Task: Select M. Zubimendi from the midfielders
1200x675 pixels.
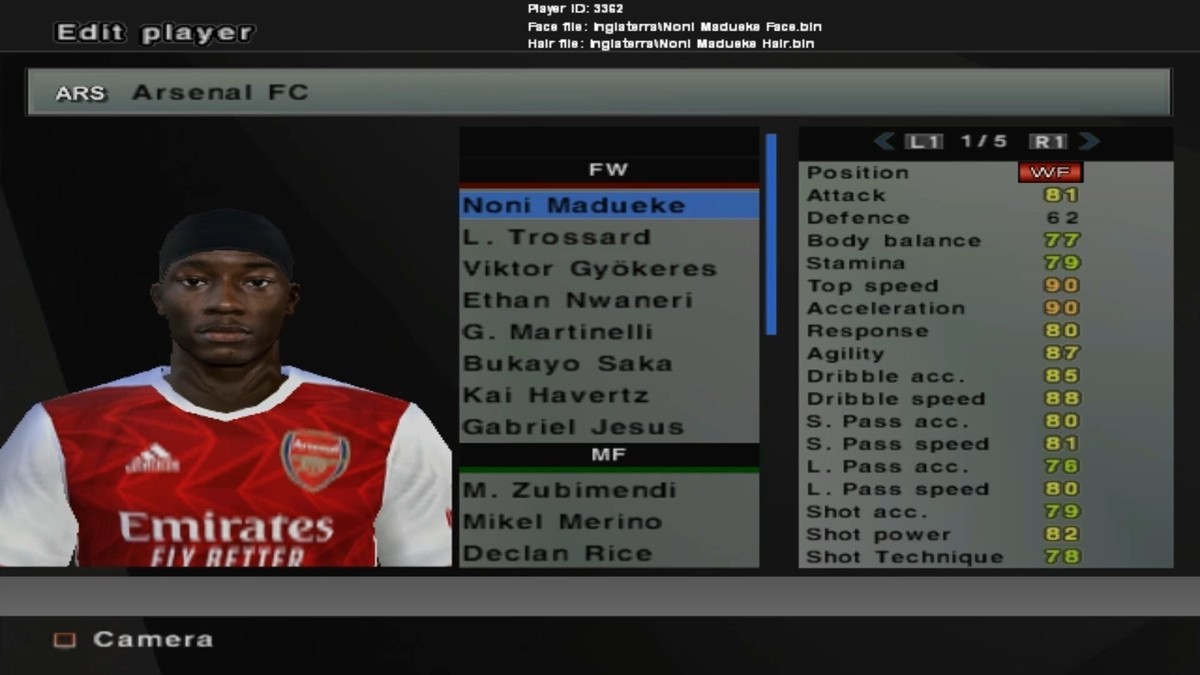Action: pyautogui.click(x=608, y=490)
